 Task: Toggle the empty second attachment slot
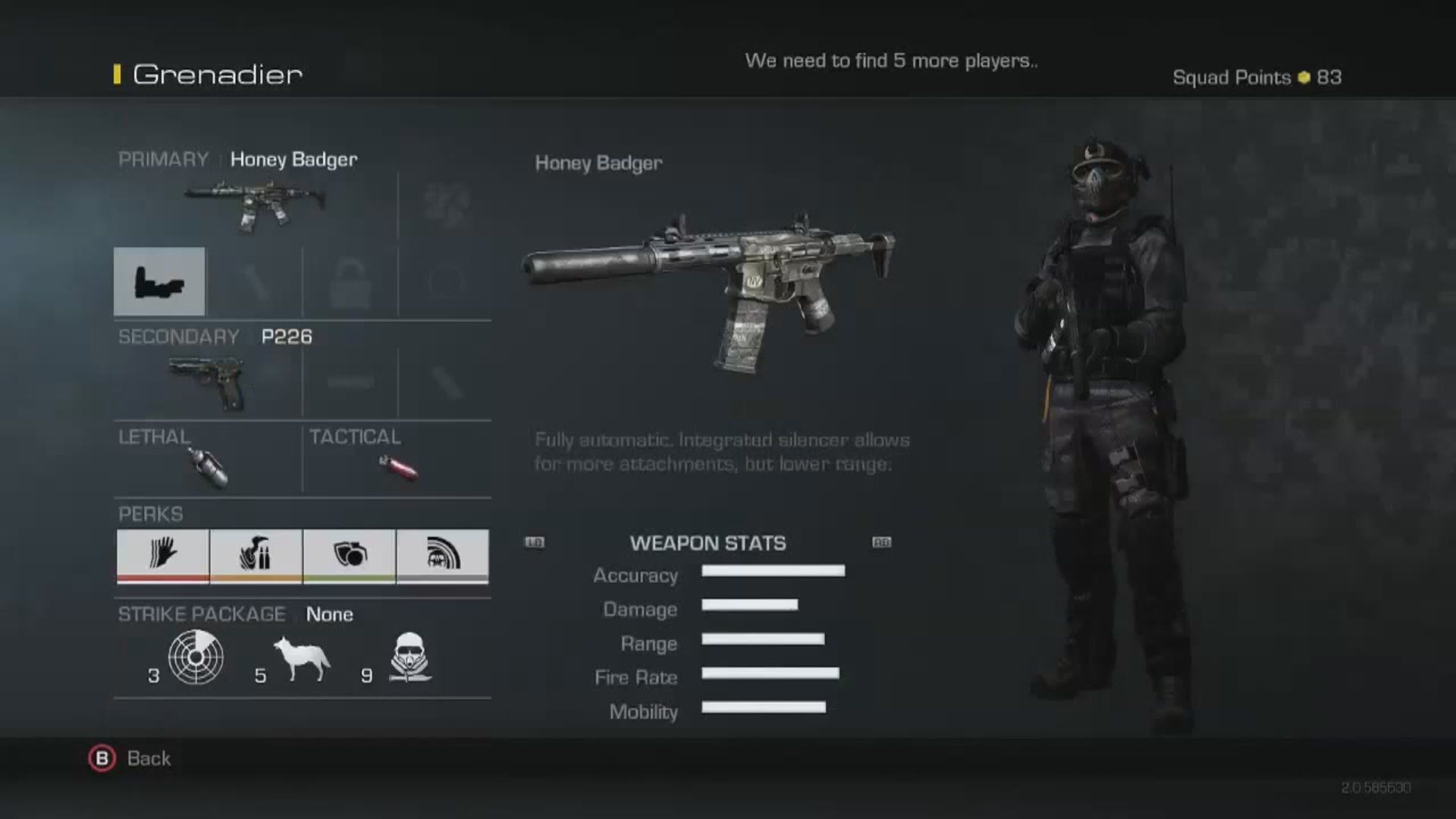(x=256, y=281)
